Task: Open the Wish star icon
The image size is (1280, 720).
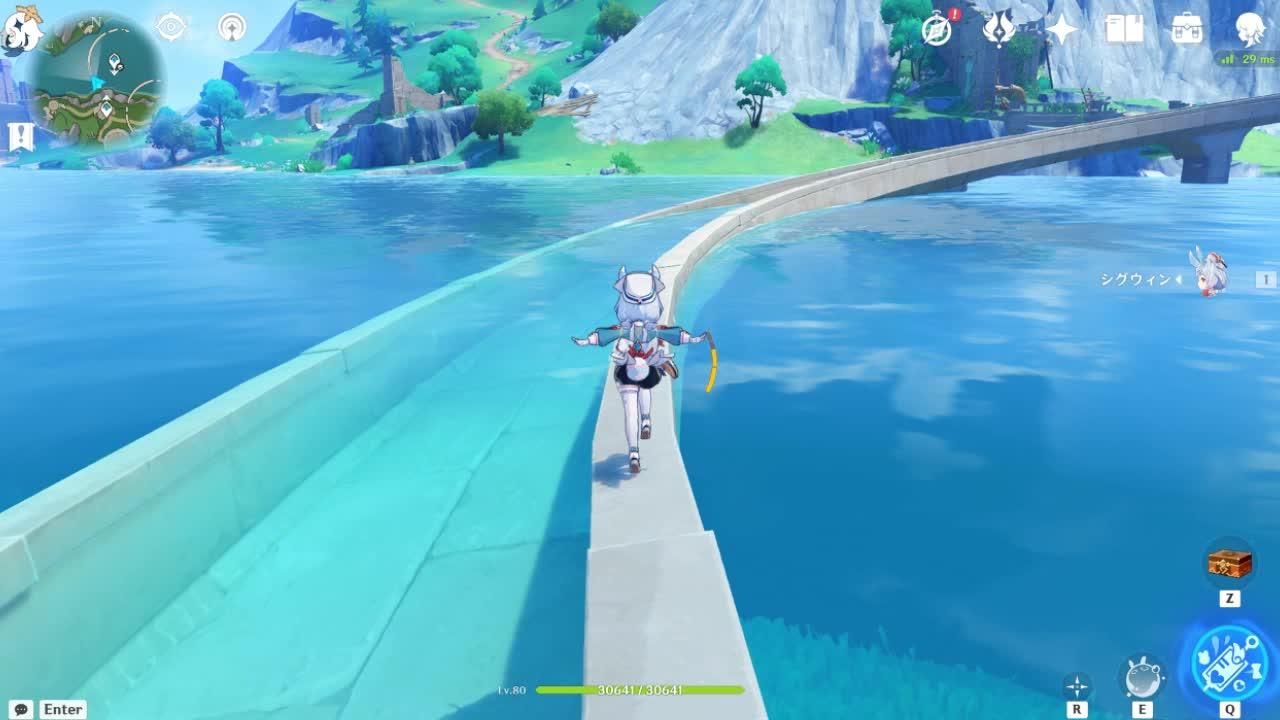Action: (x=1061, y=29)
